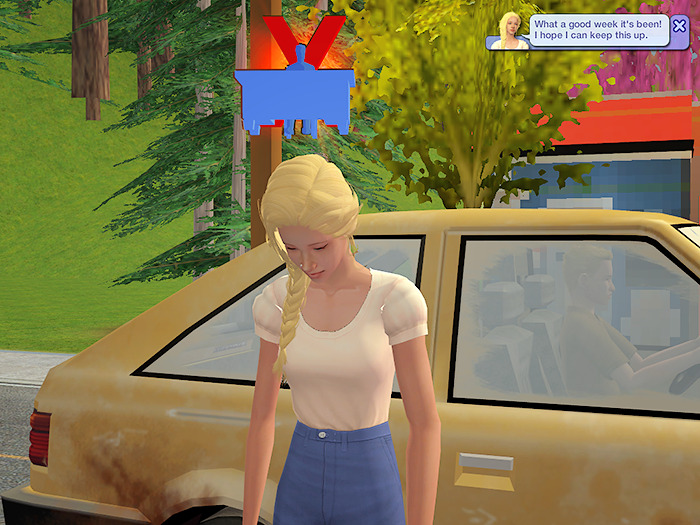Viewport: 700px width, 525px height.
Task: Close the 'What a good week' notification
Action: click(x=680, y=26)
